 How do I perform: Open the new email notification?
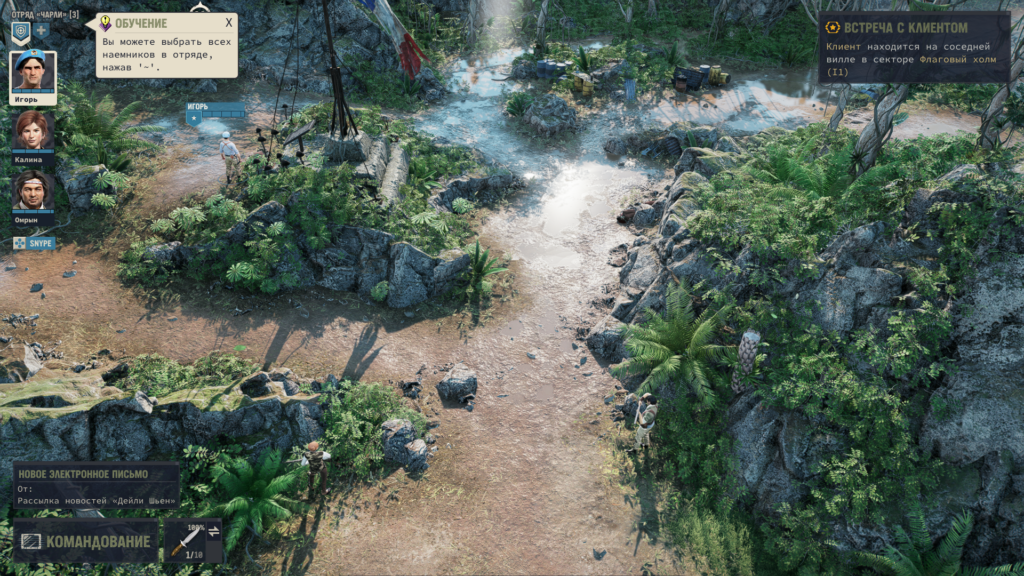point(96,485)
